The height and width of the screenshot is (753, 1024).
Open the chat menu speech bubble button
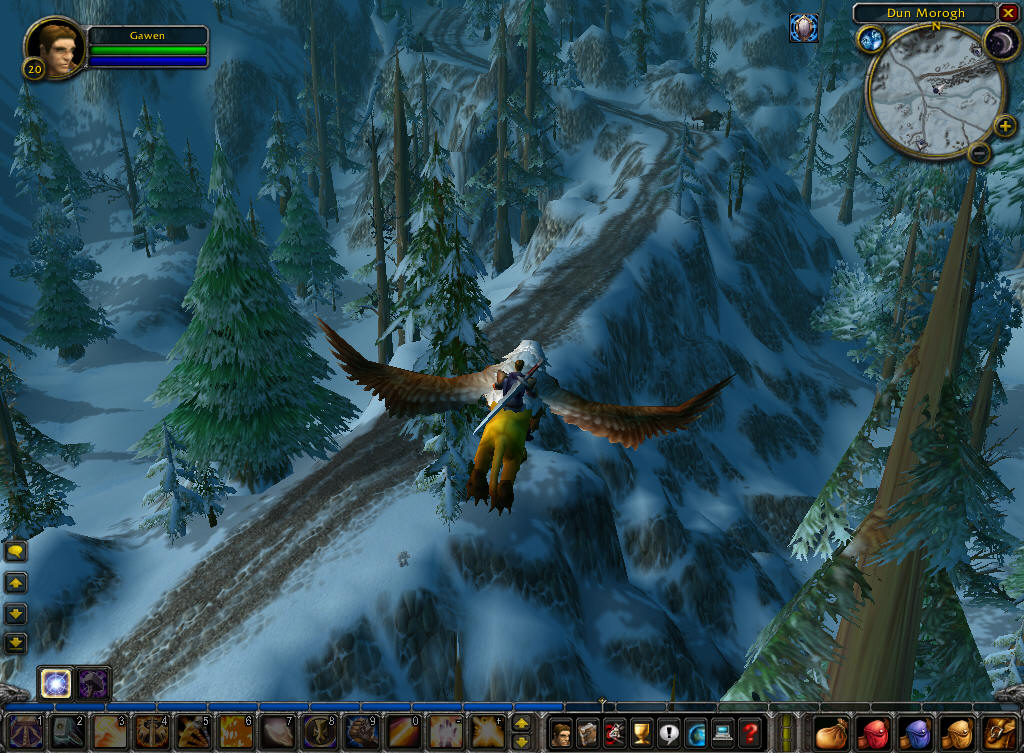pos(16,551)
